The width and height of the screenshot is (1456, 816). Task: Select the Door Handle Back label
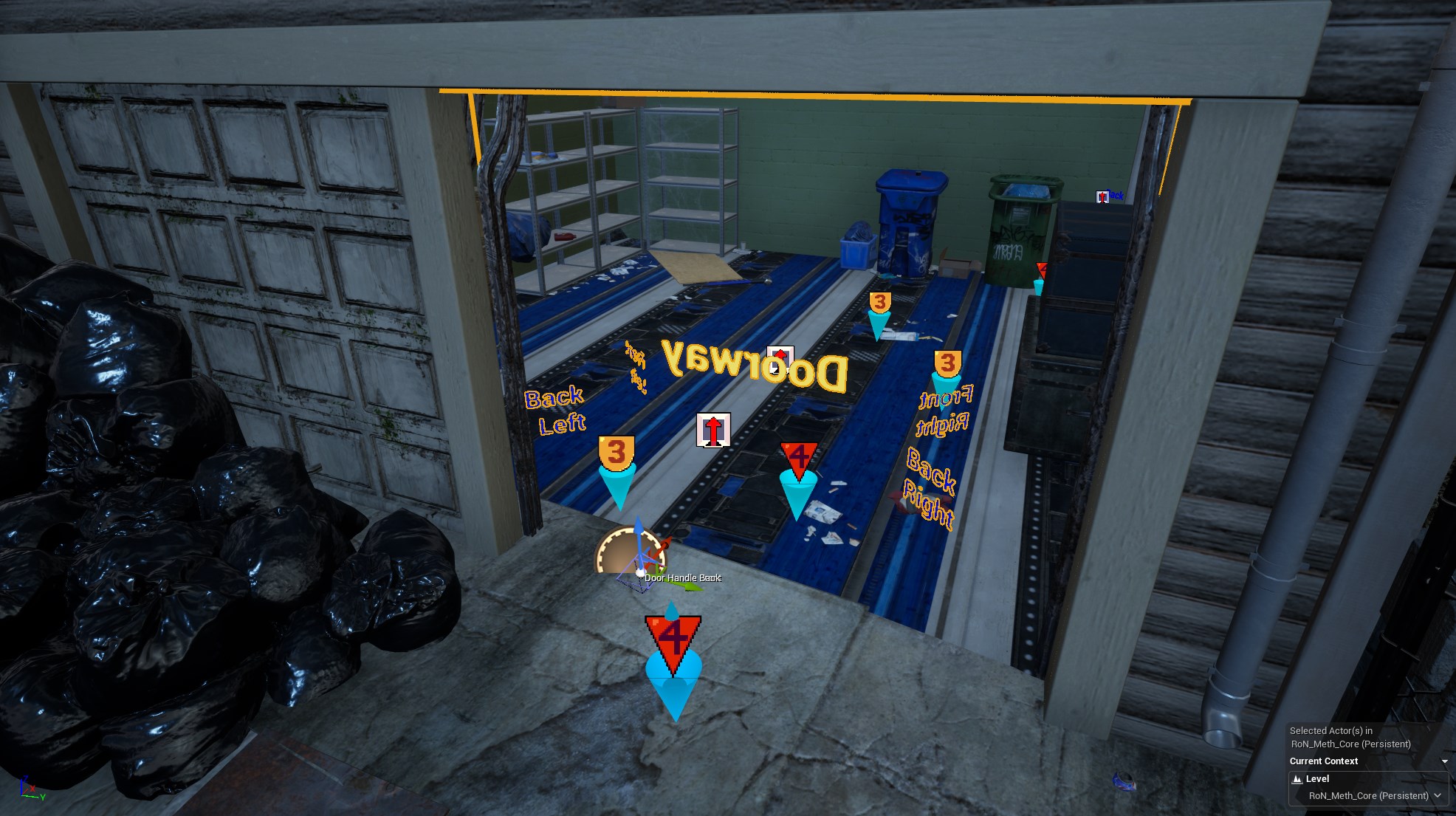pos(682,577)
